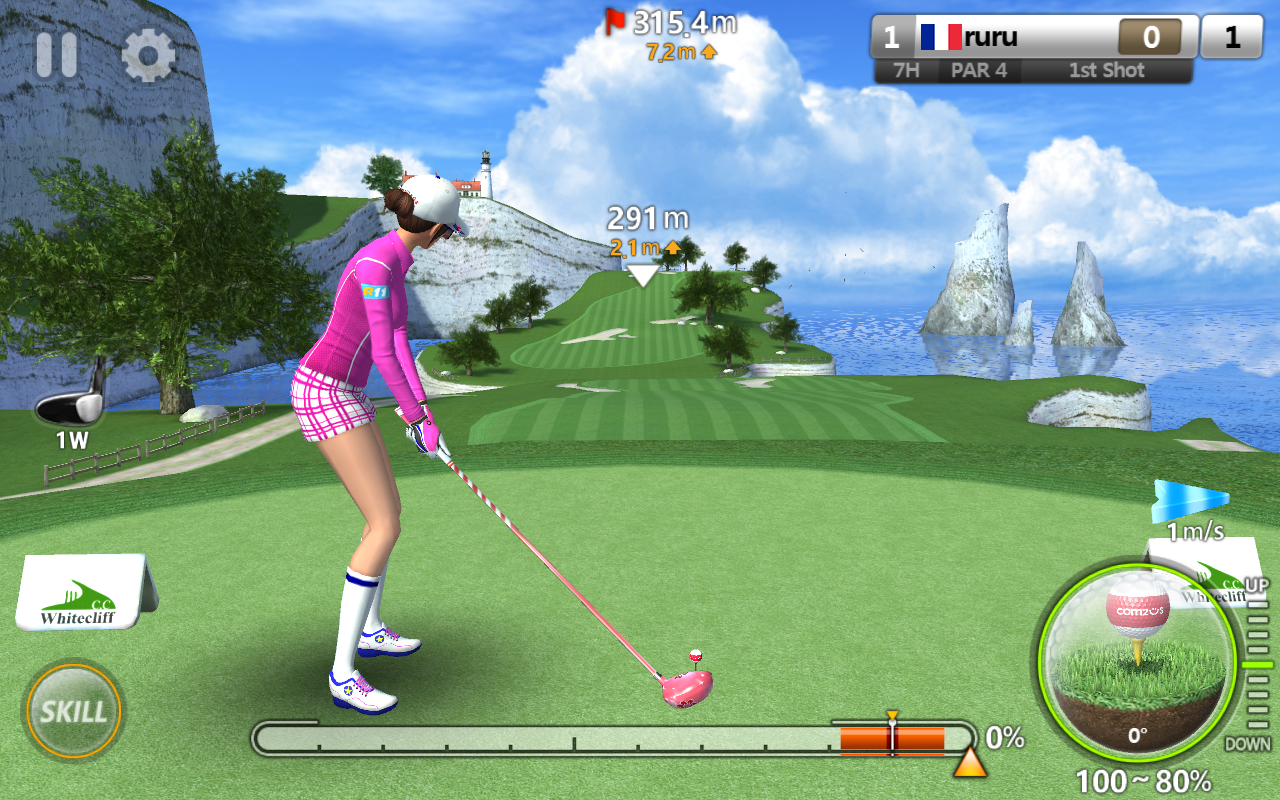Open the 1st Shot details
The width and height of the screenshot is (1280, 800).
[1108, 70]
